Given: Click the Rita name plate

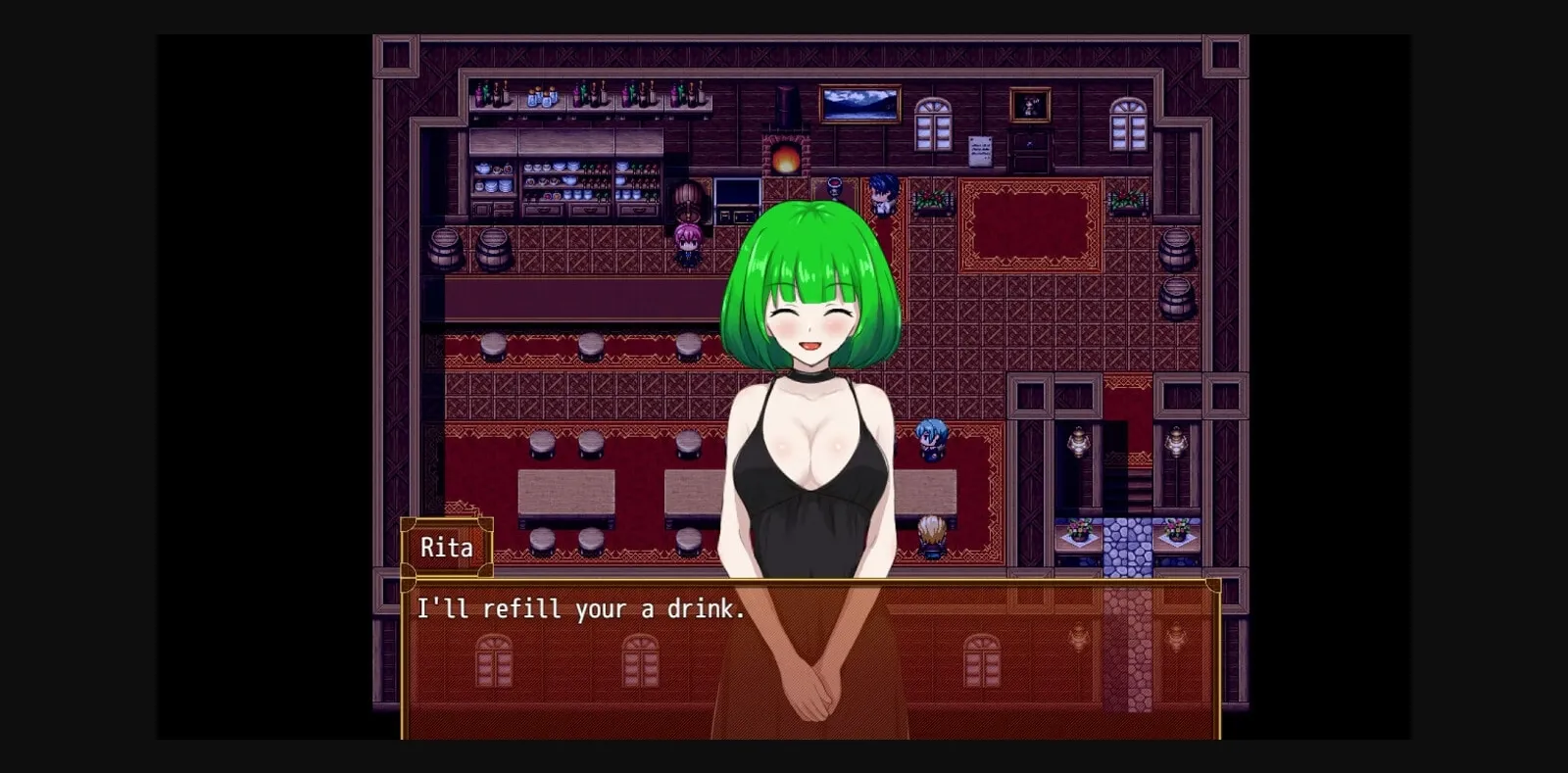Looking at the screenshot, I should [448, 547].
